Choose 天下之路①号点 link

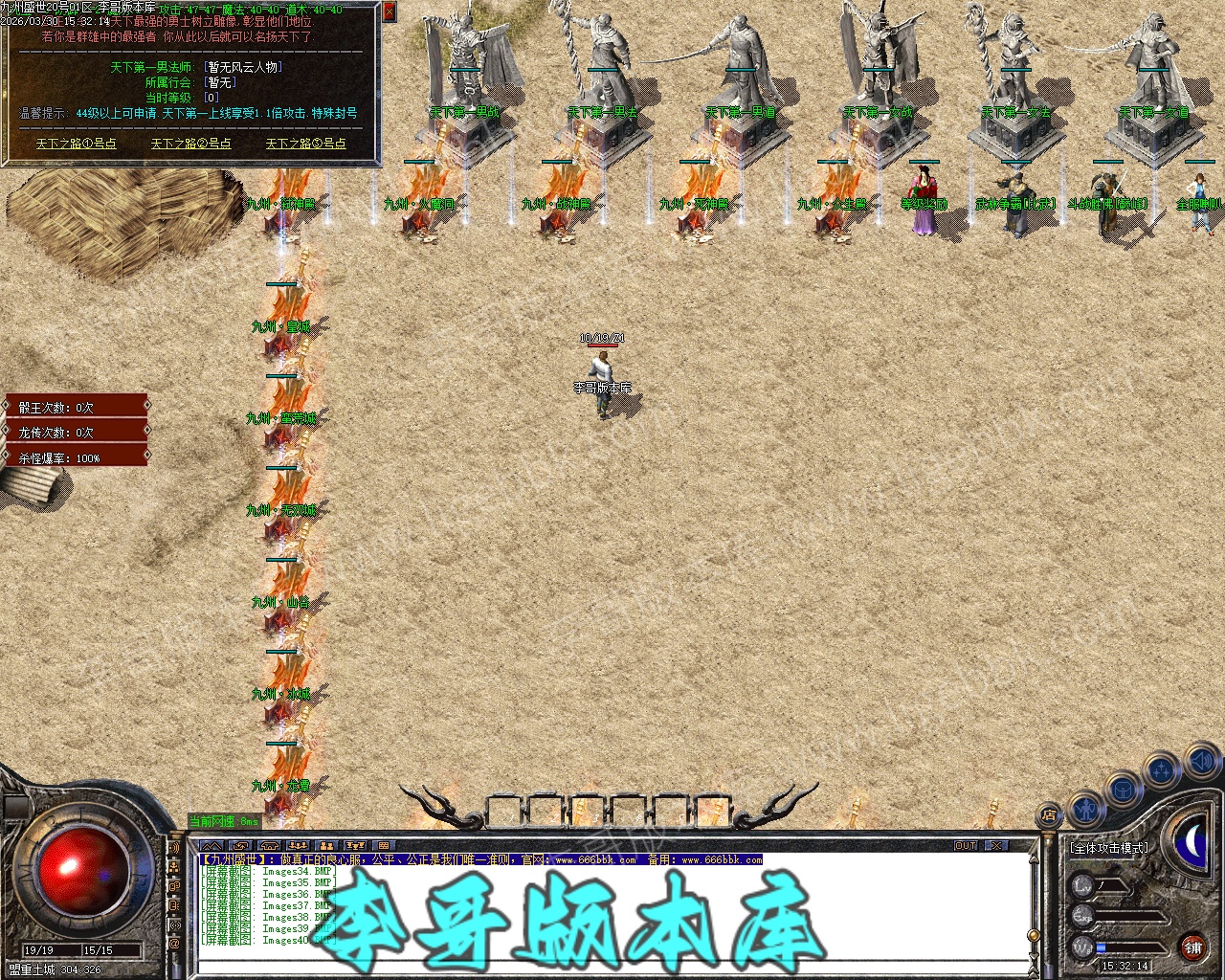77,144
